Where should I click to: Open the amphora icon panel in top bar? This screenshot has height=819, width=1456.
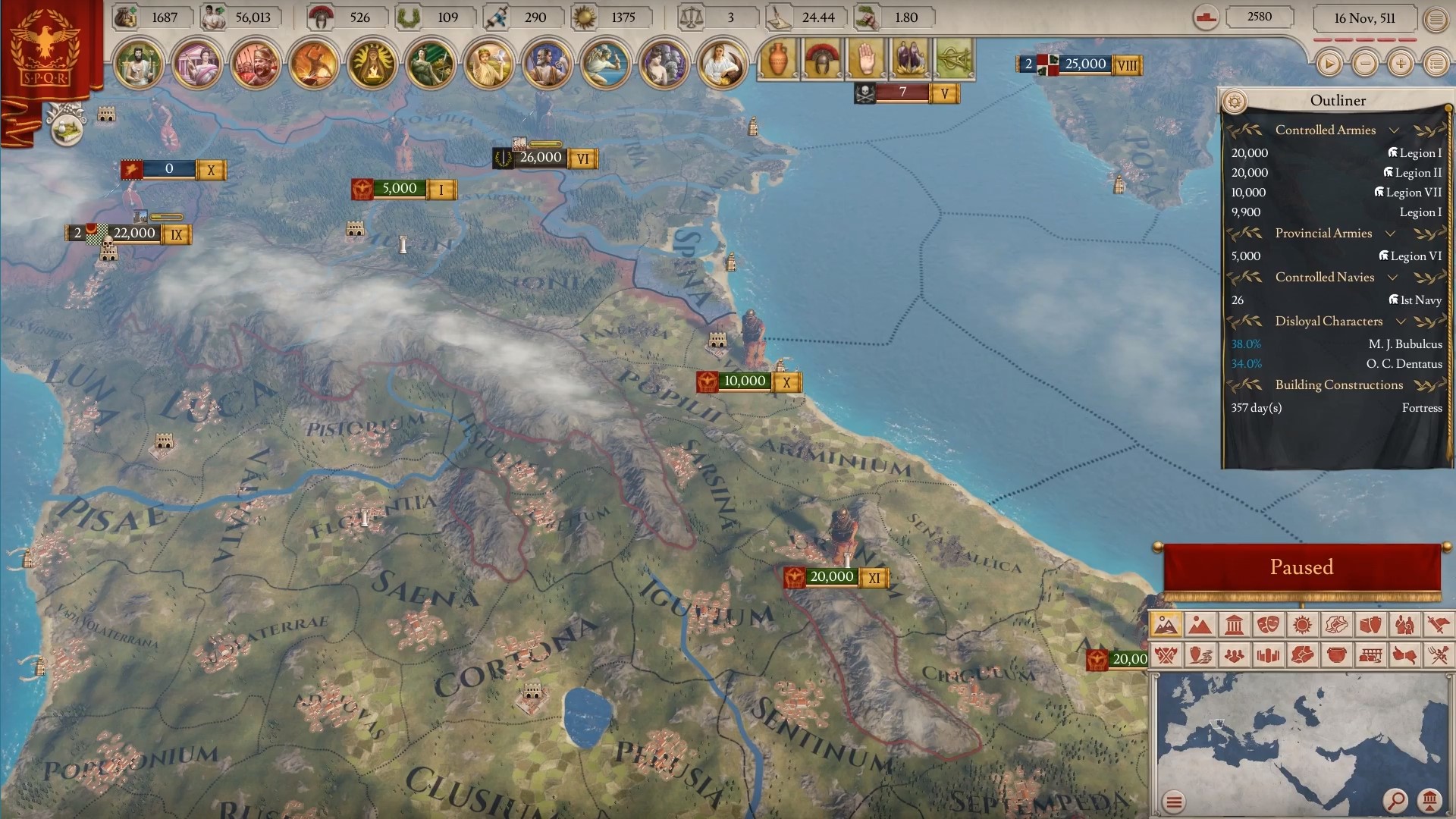click(x=777, y=58)
